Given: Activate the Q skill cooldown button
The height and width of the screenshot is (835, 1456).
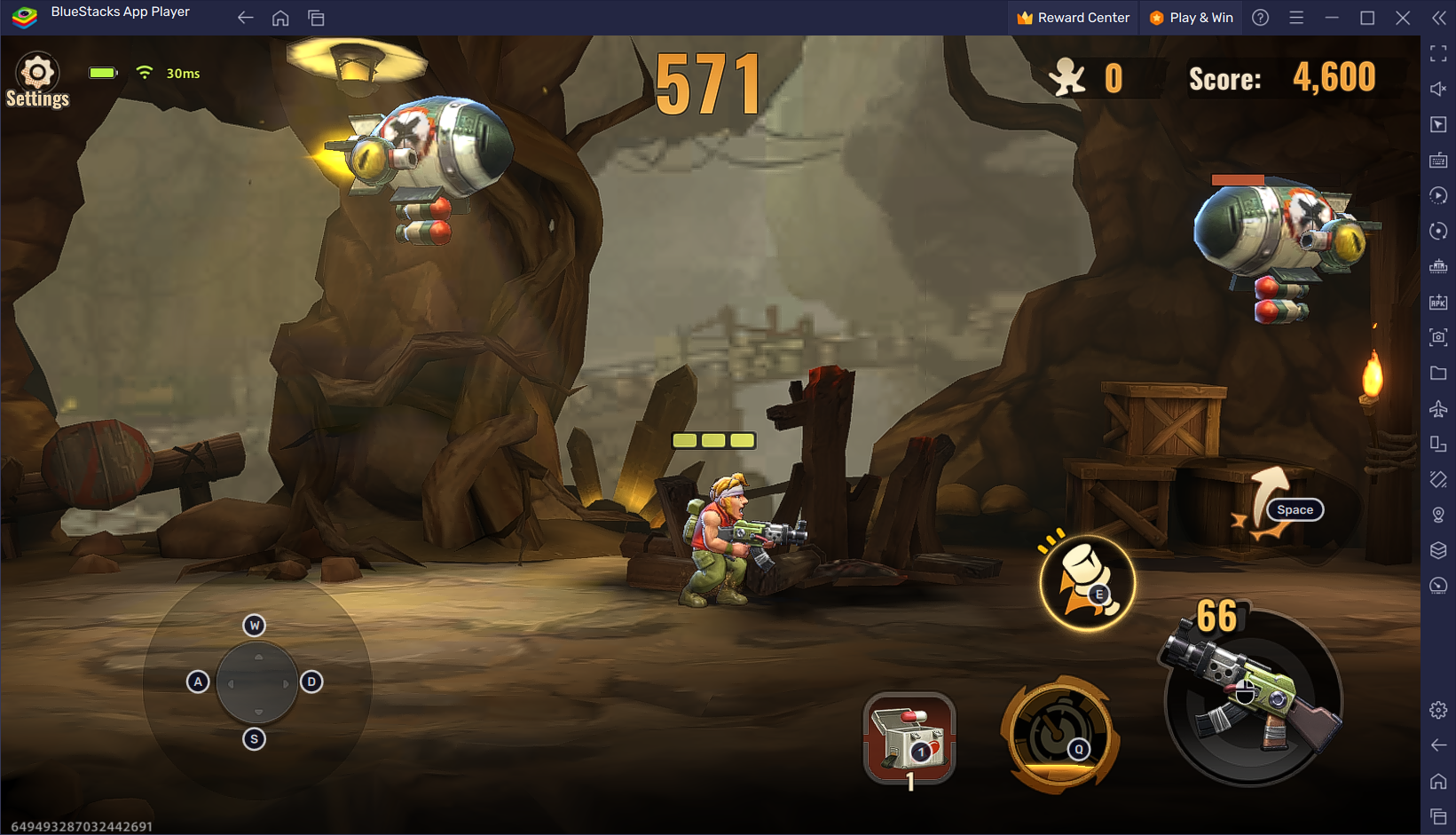Looking at the screenshot, I should click(x=1059, y=734).
